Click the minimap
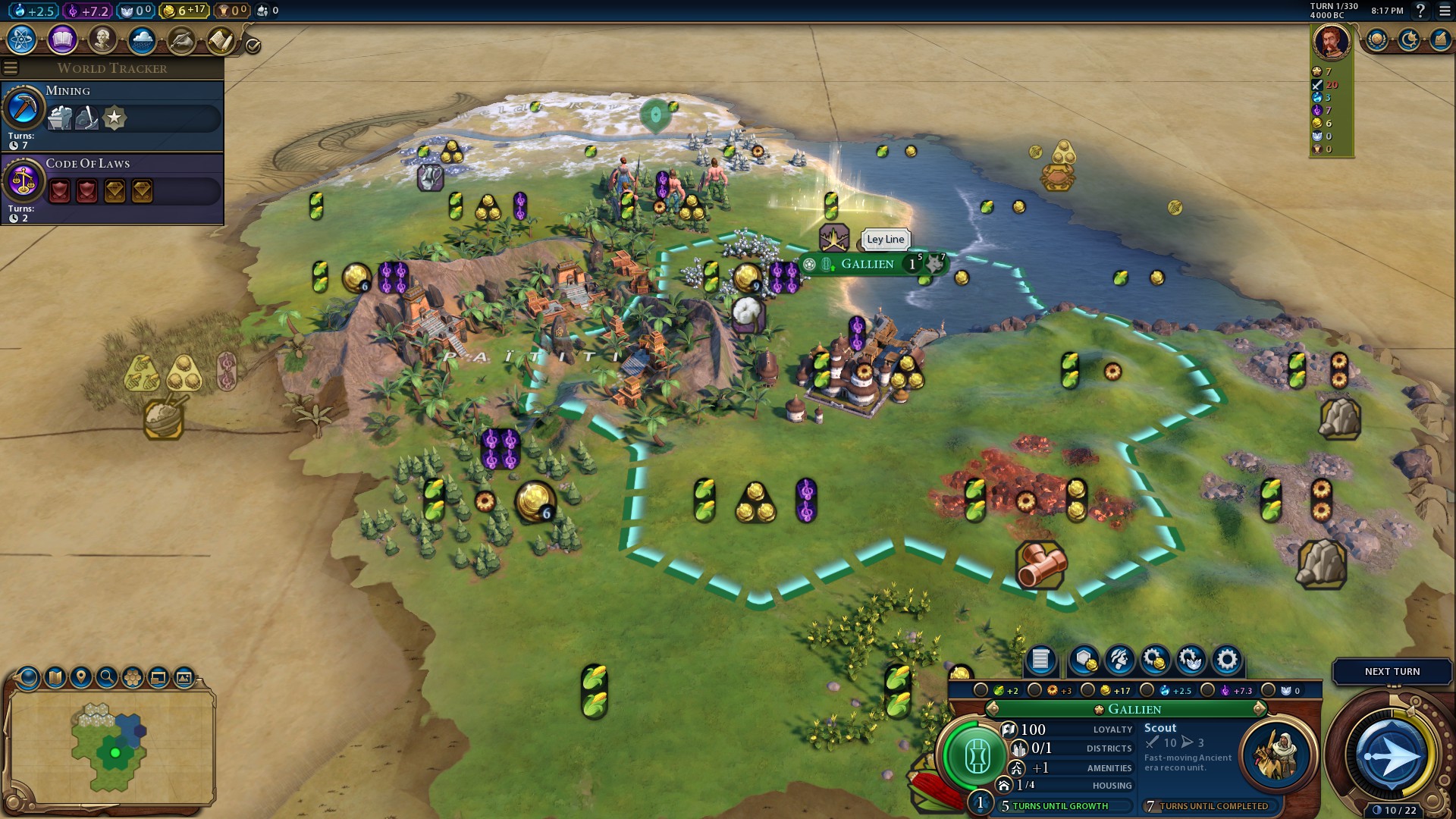 [x=112, y=747]
